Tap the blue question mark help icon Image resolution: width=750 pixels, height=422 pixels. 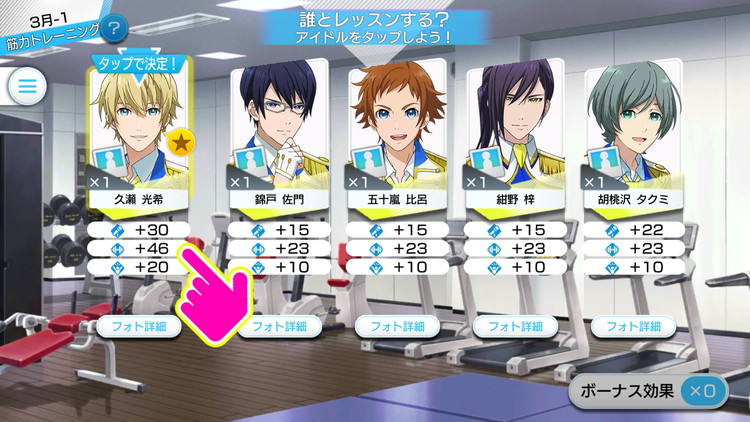[x=116, y=29]
